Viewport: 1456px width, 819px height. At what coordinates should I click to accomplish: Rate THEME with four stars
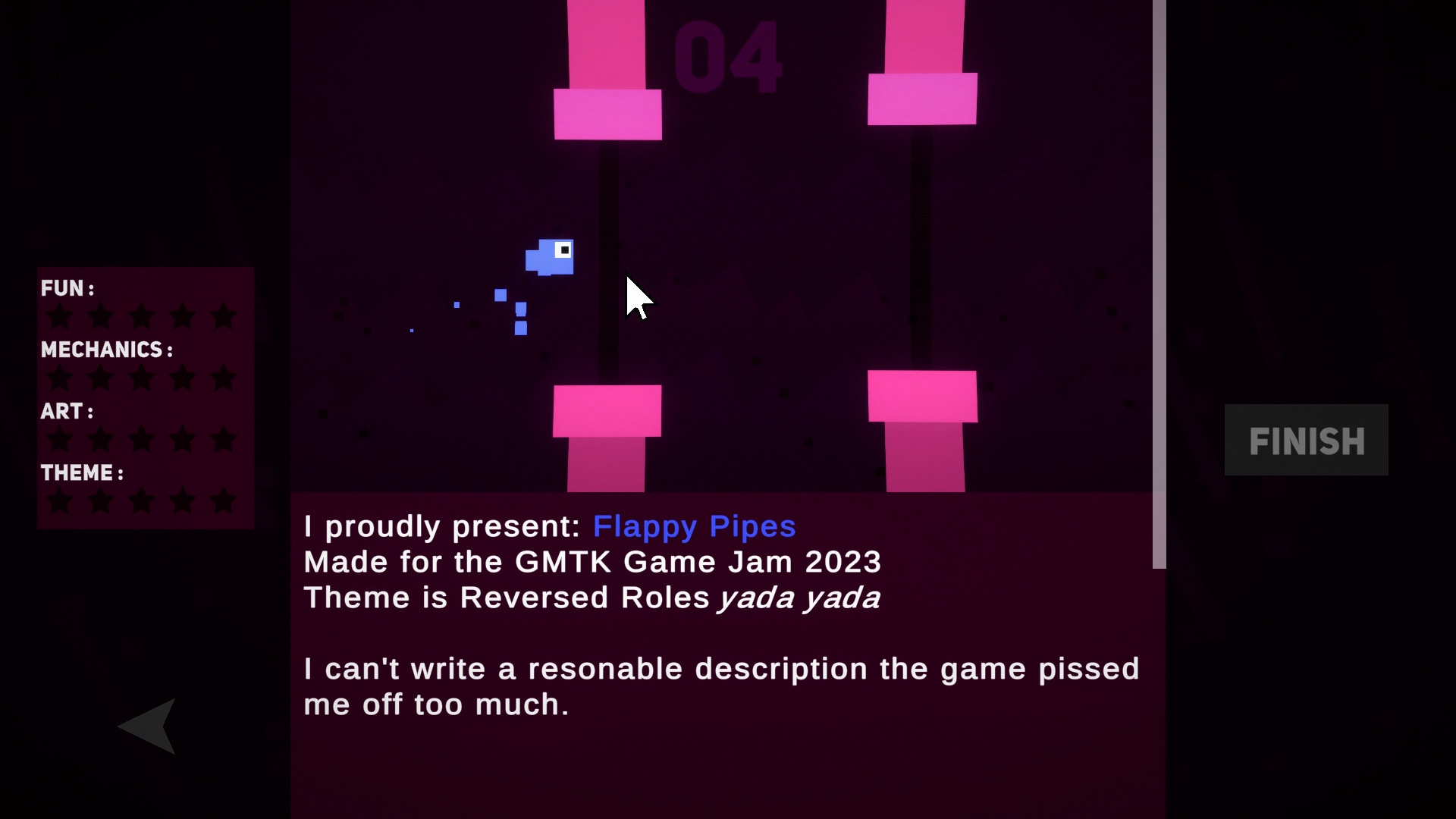(182, 500)
